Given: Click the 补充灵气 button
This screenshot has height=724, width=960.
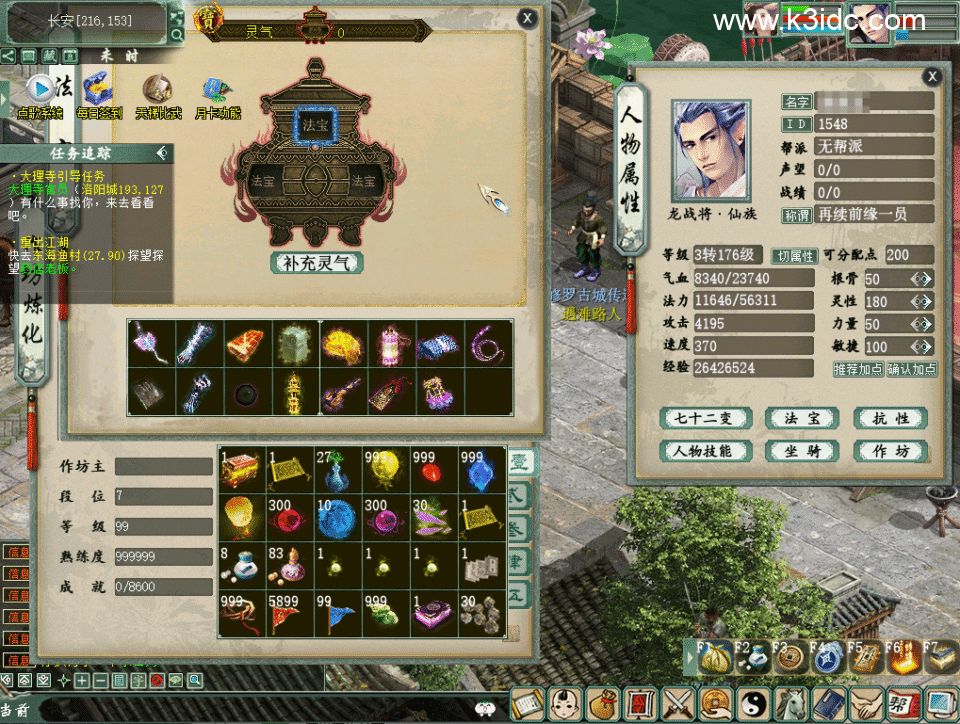Looking at the screenshot, I should 316,263.
